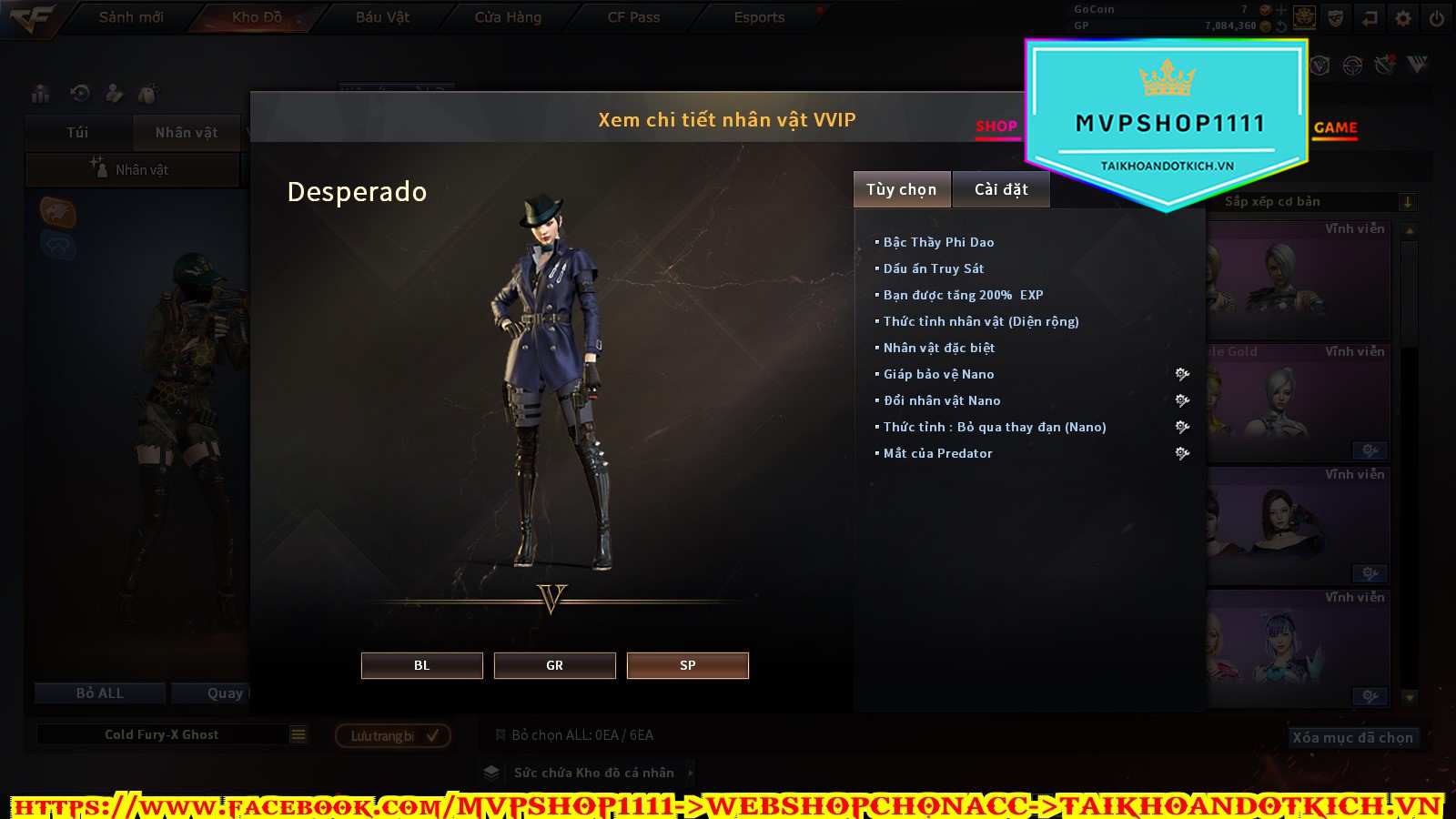Image resolution: width=1456 pixels, height=819 pixels.
Task: Toggle the Lưu trang bị checkbox
Action: [x=432, y=735]
